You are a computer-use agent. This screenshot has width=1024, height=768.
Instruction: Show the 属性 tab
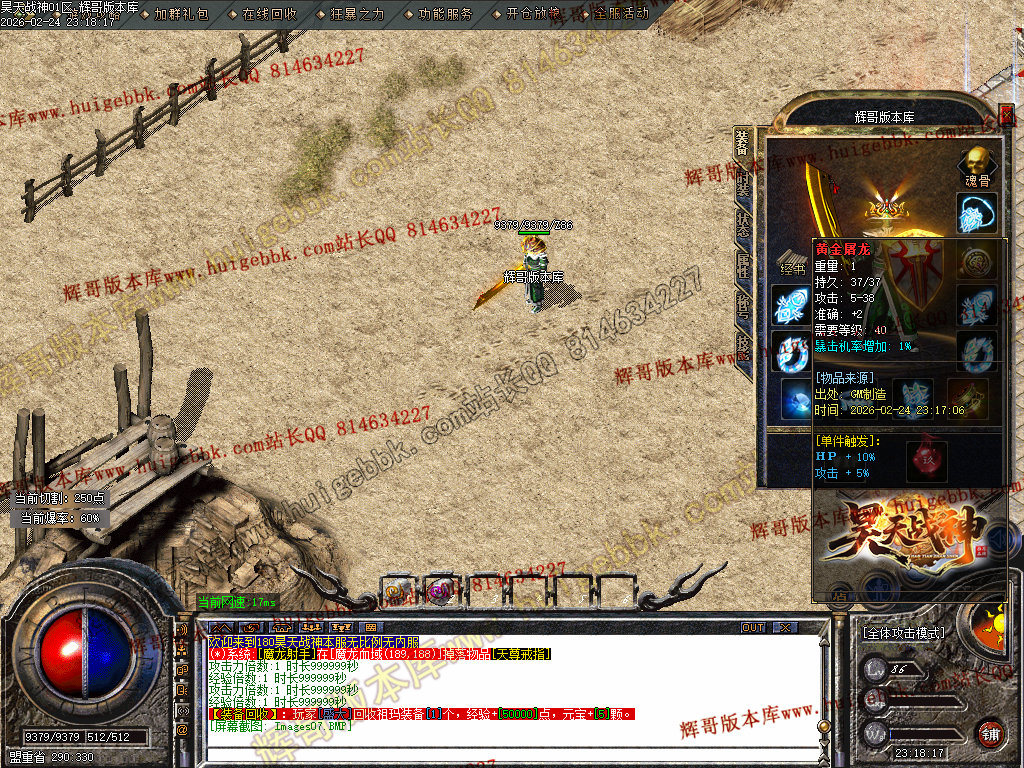tap(743, 263)
